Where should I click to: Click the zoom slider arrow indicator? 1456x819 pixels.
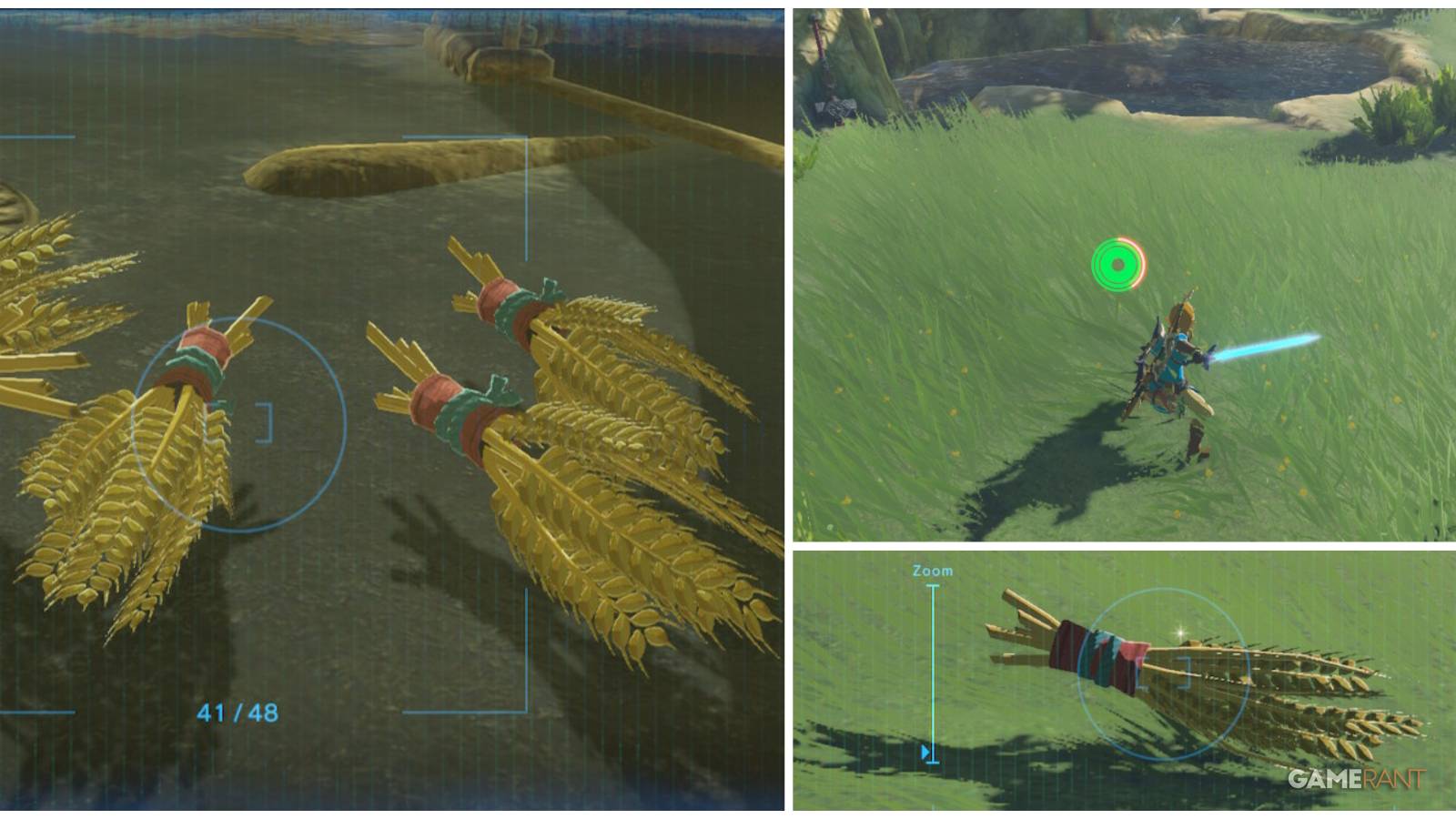925,749
